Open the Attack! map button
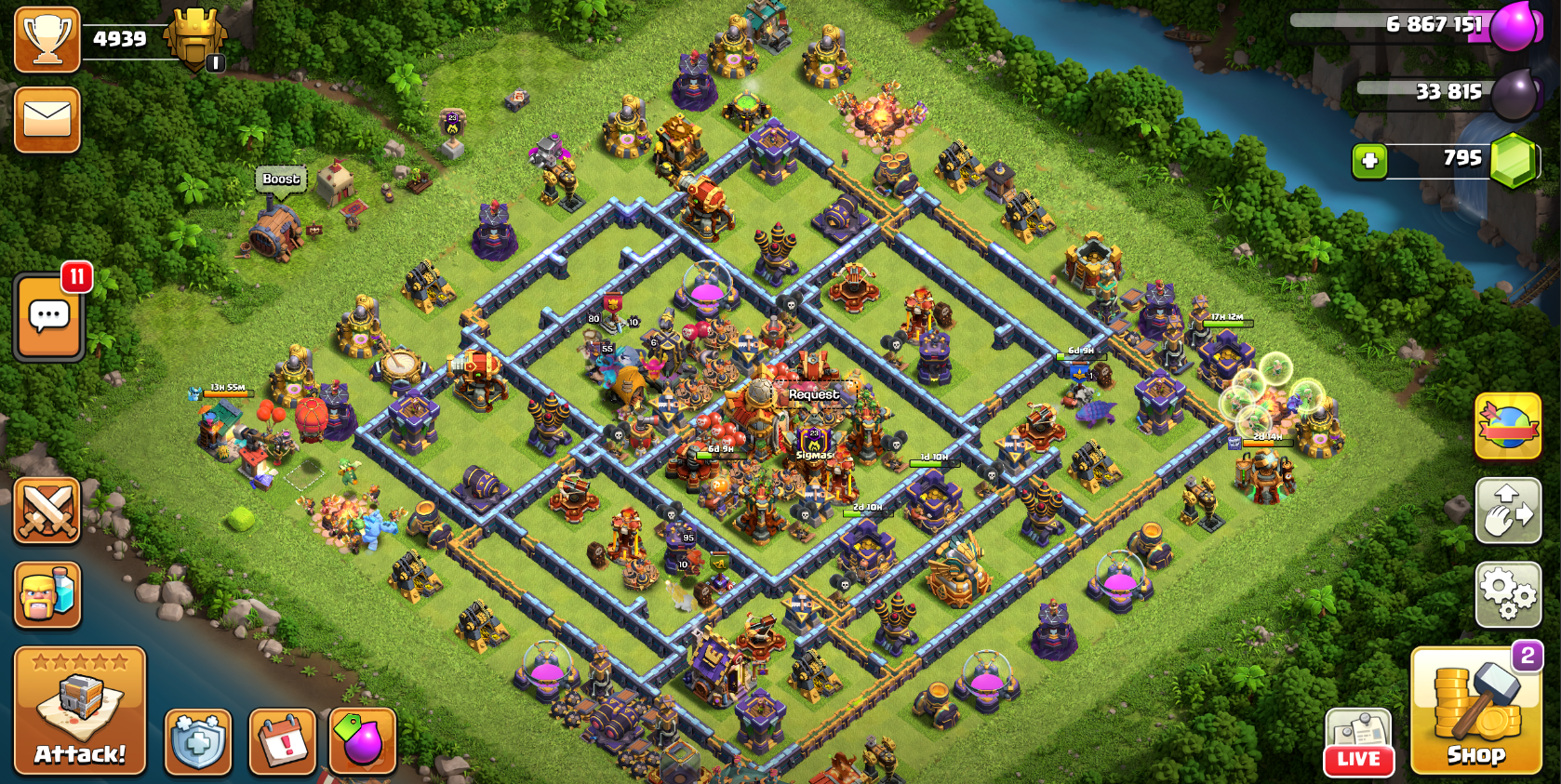This screenshot has width=1561, height=784. tap(80, 711)
